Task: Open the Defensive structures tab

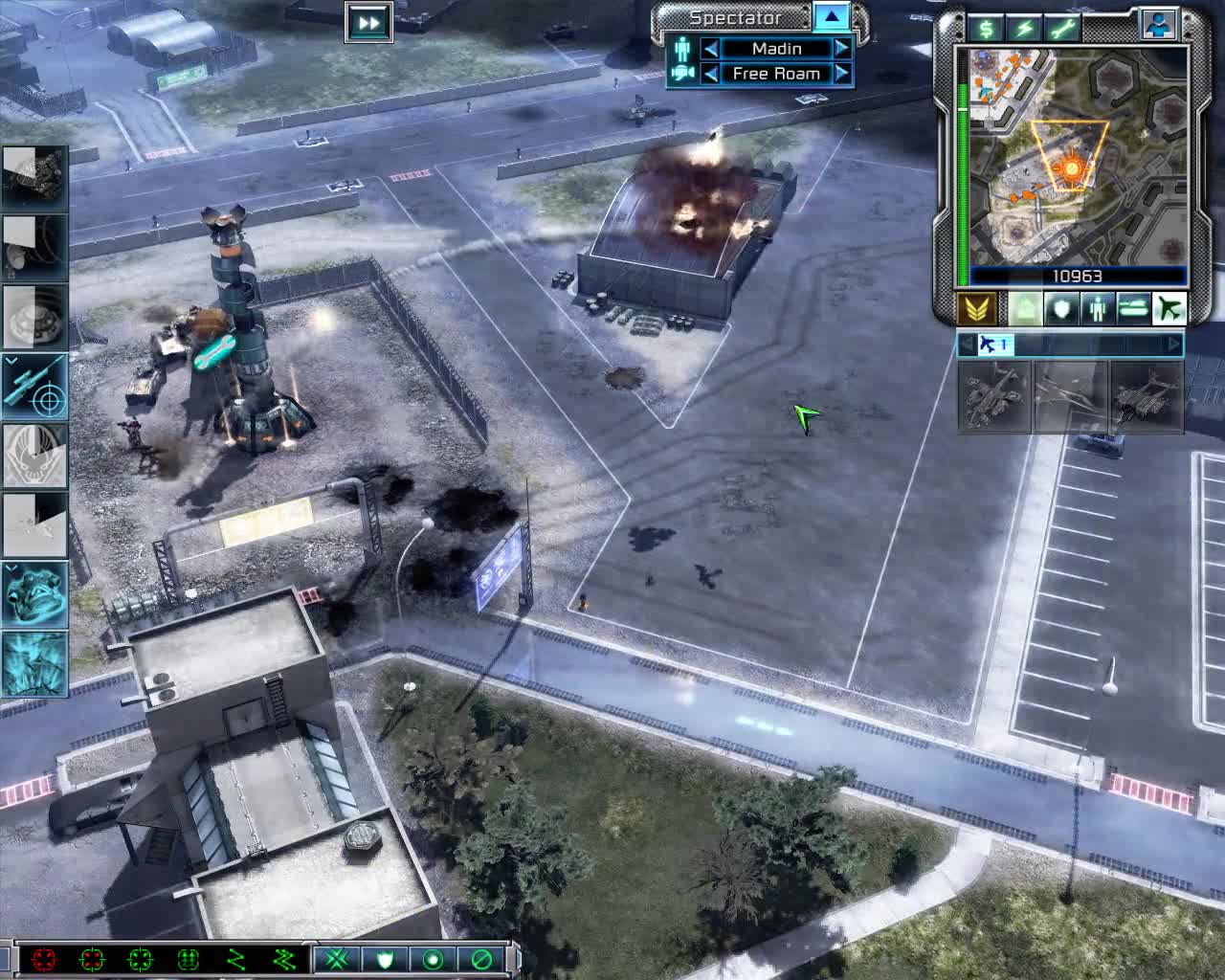Action: point(1061,308)
